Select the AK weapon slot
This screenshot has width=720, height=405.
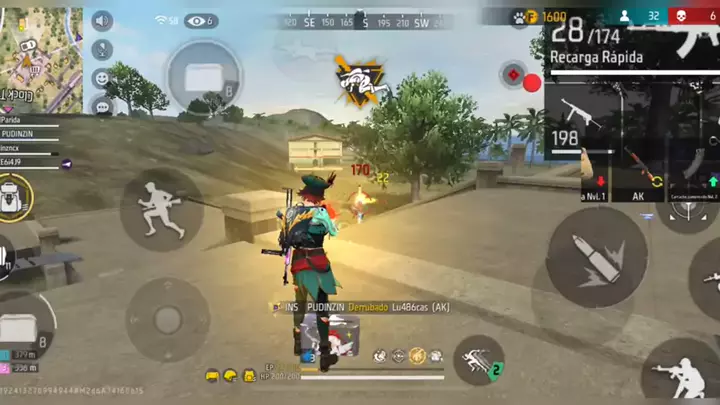(x=645, y=172)
